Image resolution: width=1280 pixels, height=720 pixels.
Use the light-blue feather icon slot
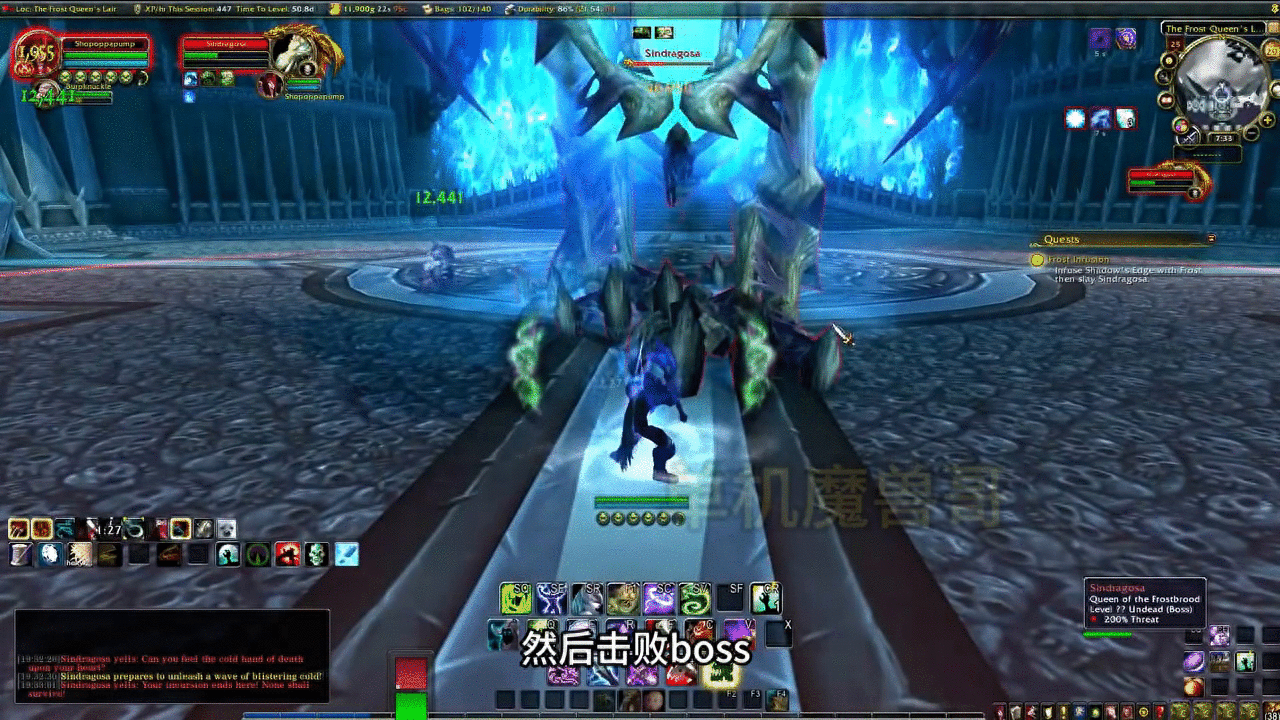[346, 554]
